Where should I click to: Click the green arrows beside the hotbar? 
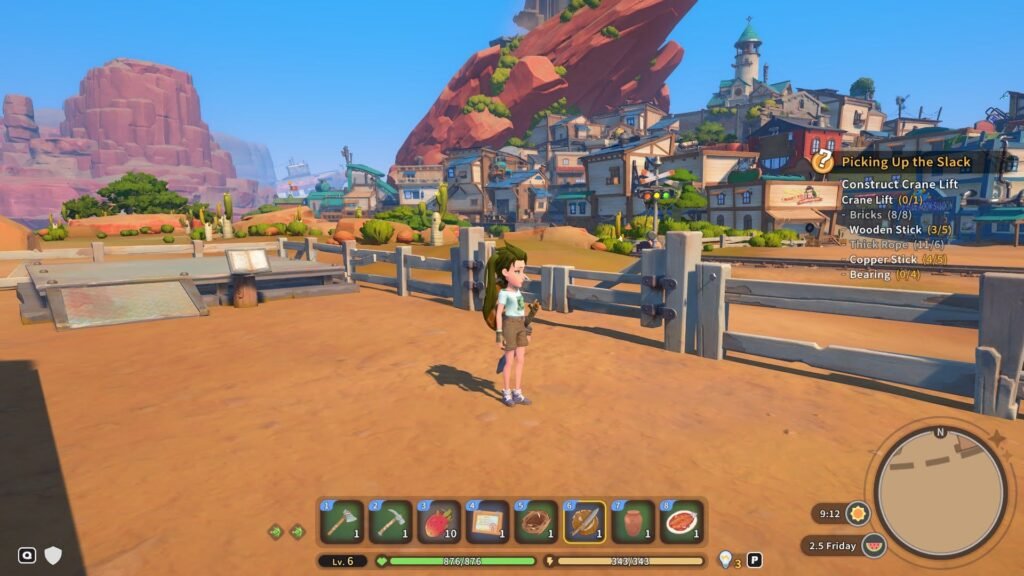click(286, 531)
